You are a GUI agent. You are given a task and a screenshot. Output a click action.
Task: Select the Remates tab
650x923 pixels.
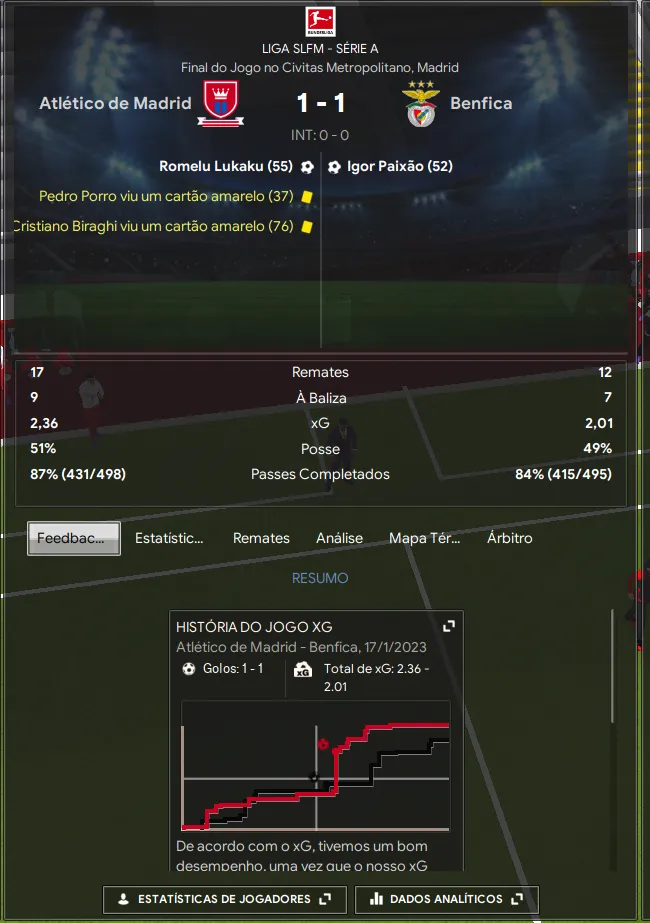[x=261, y=538]
